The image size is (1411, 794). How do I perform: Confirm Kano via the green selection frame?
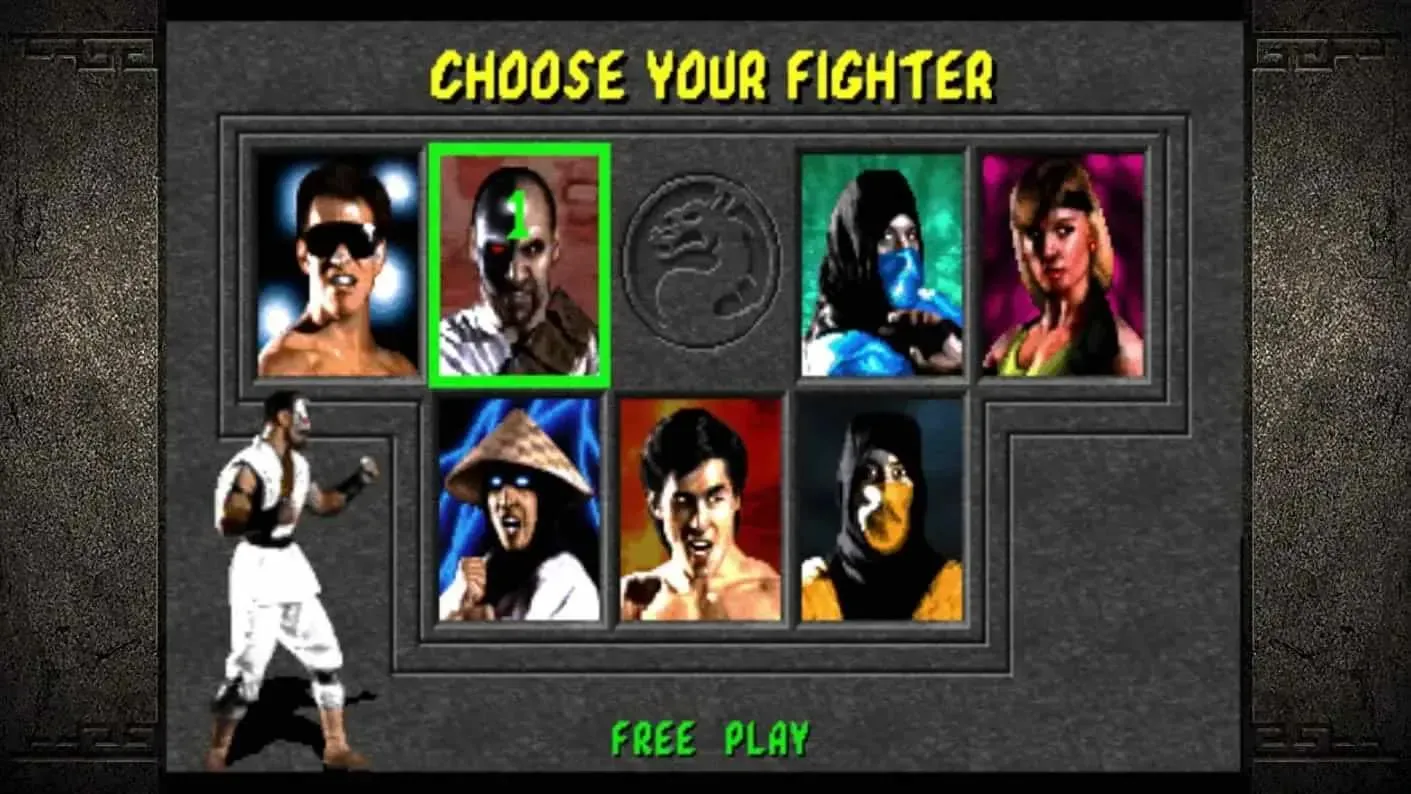point(522,152)
